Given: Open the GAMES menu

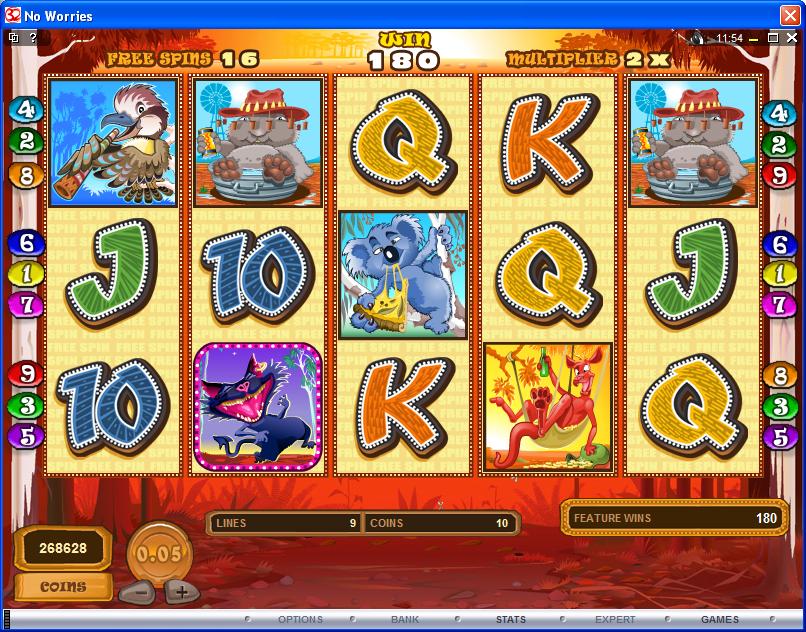Looking at the screenshot, I should click(x=720, y=620).
